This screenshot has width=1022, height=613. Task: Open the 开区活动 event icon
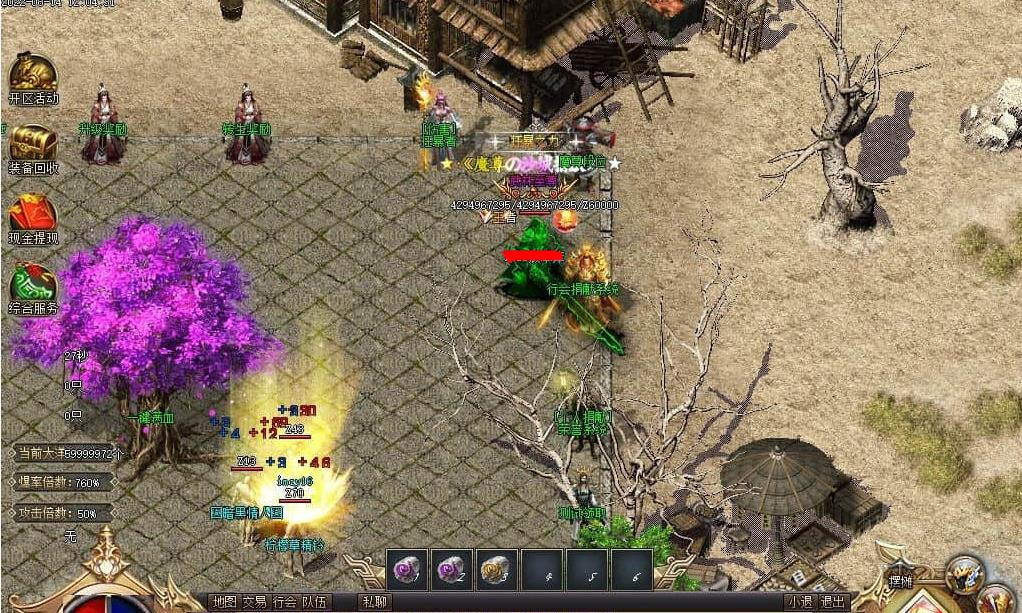click(x=33, y=75)
